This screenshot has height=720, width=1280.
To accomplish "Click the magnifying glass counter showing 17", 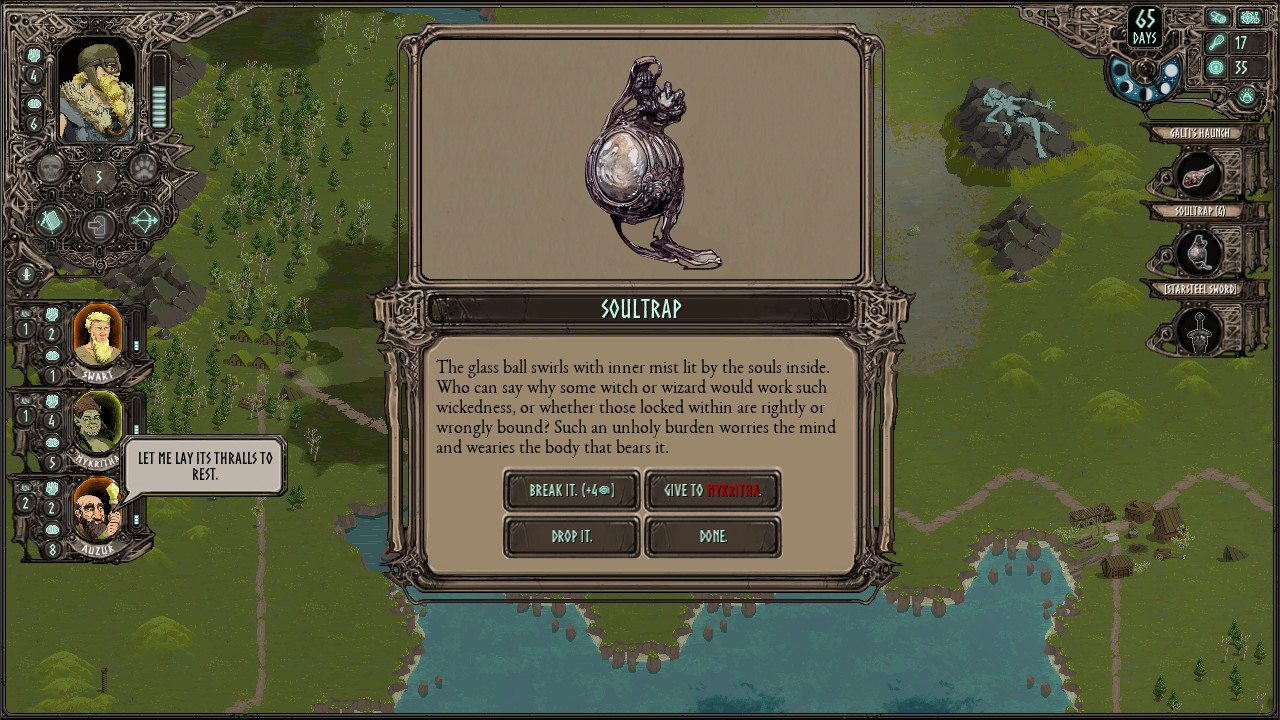I will 1241,40.
